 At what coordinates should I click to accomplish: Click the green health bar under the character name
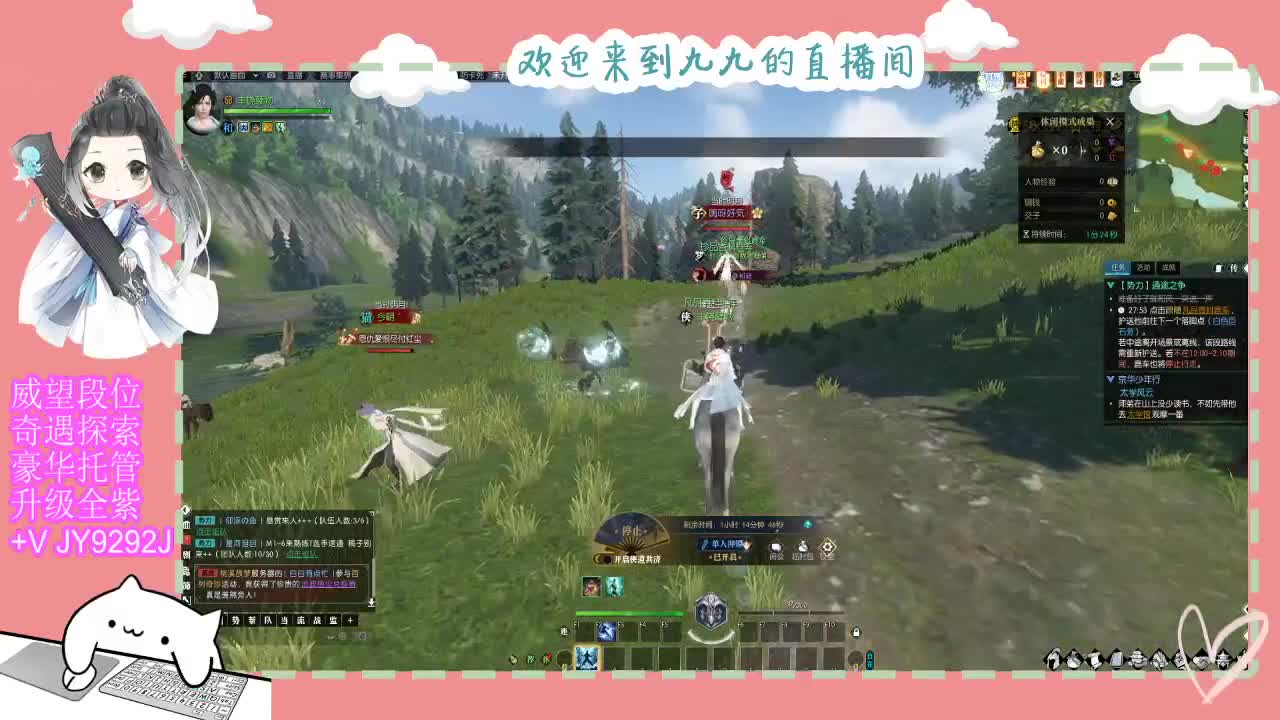tap(277, 110)
